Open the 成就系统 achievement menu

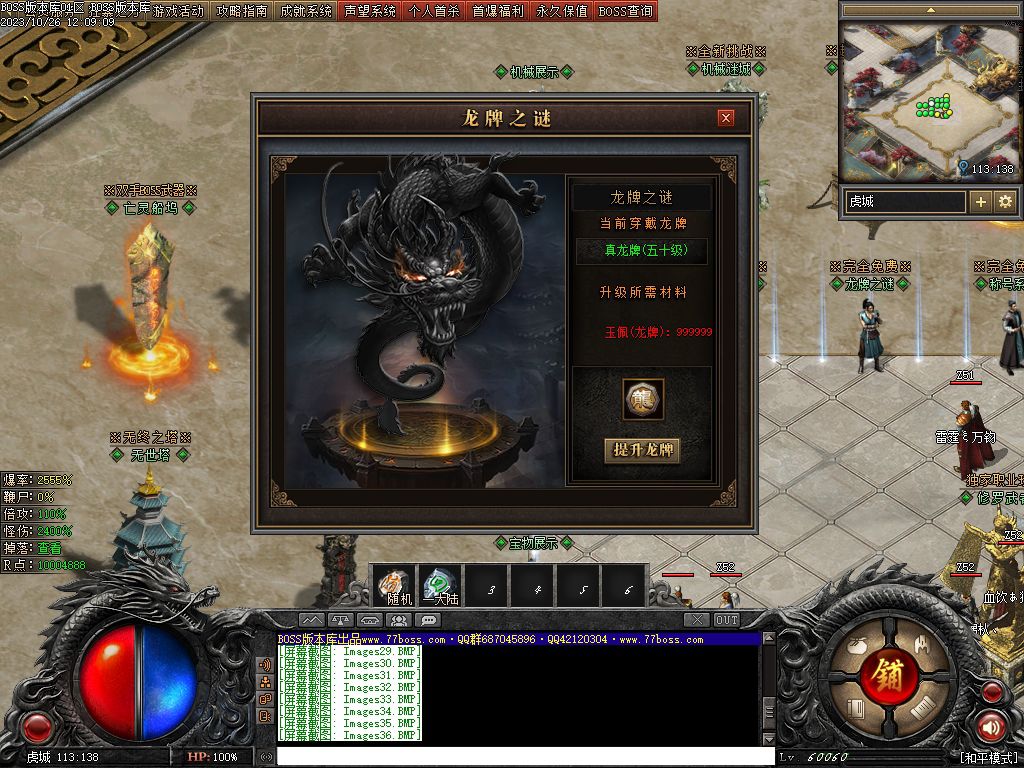(306, 12)
